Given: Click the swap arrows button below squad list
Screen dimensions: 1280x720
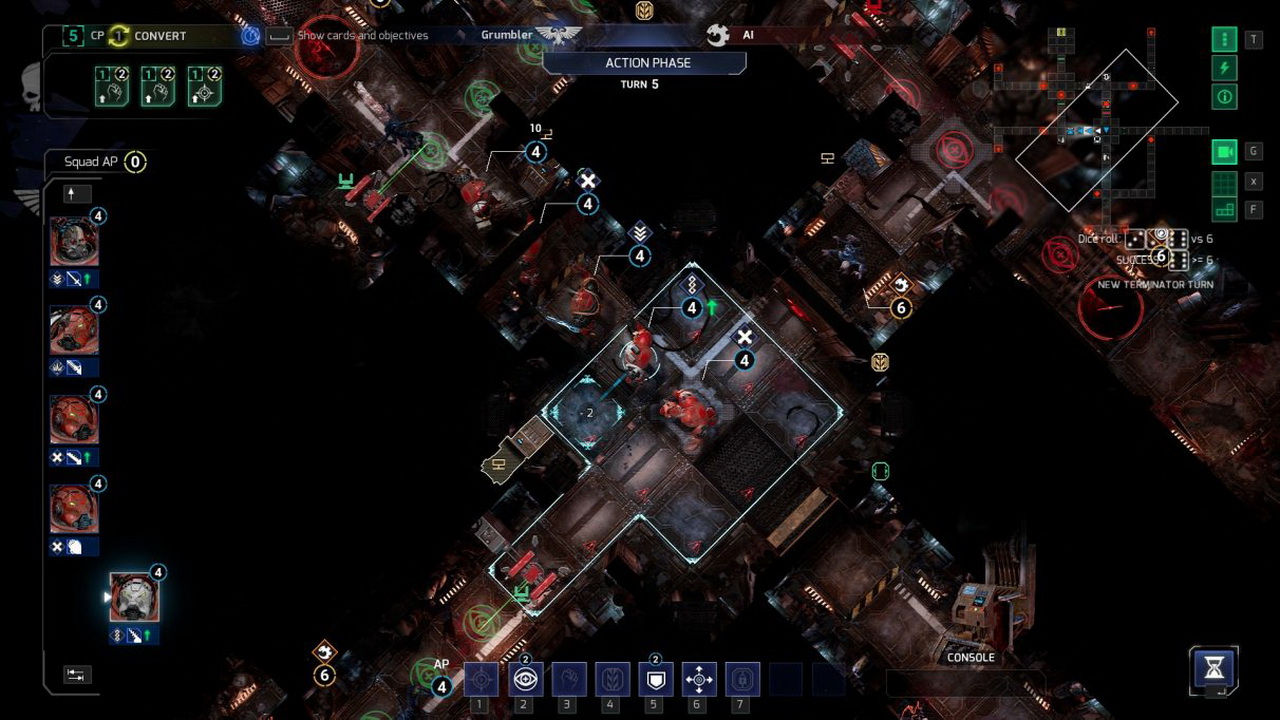Looking at the screenshot, I should pyautogui.click(x=76, y=675).
